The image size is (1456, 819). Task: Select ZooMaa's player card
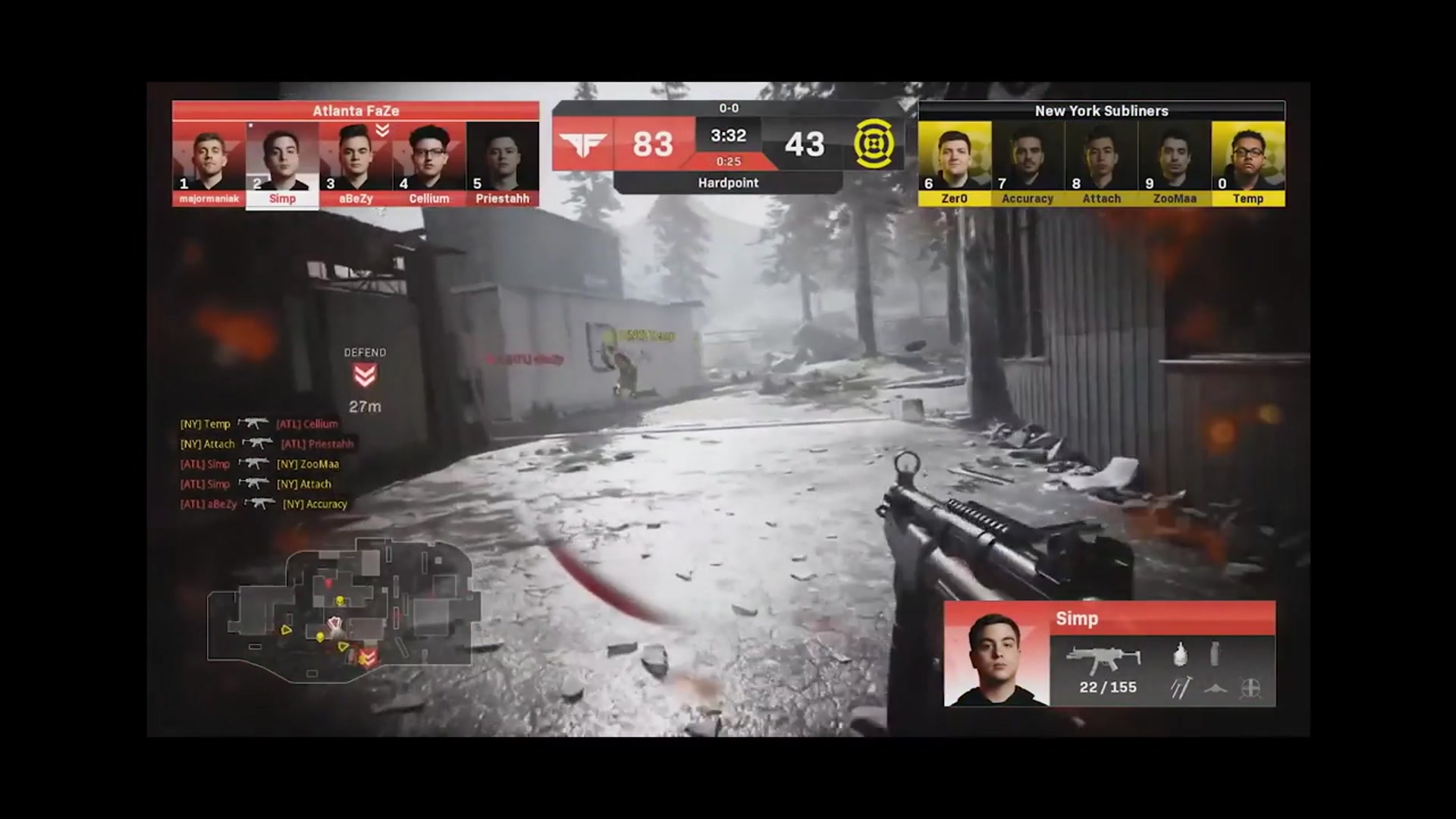click(x=1175, y=157)
